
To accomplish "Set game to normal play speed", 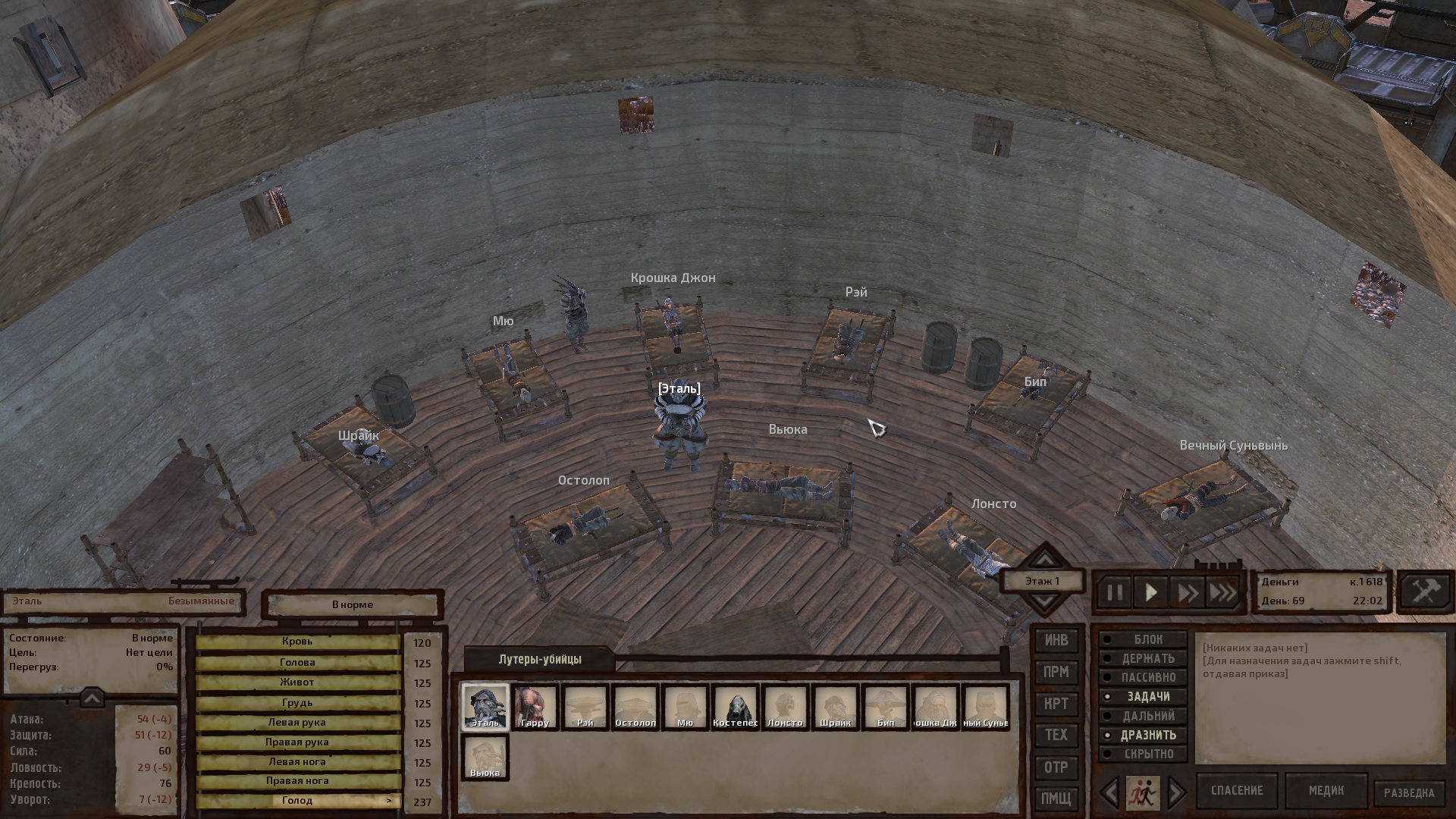I will [1150, 592].
